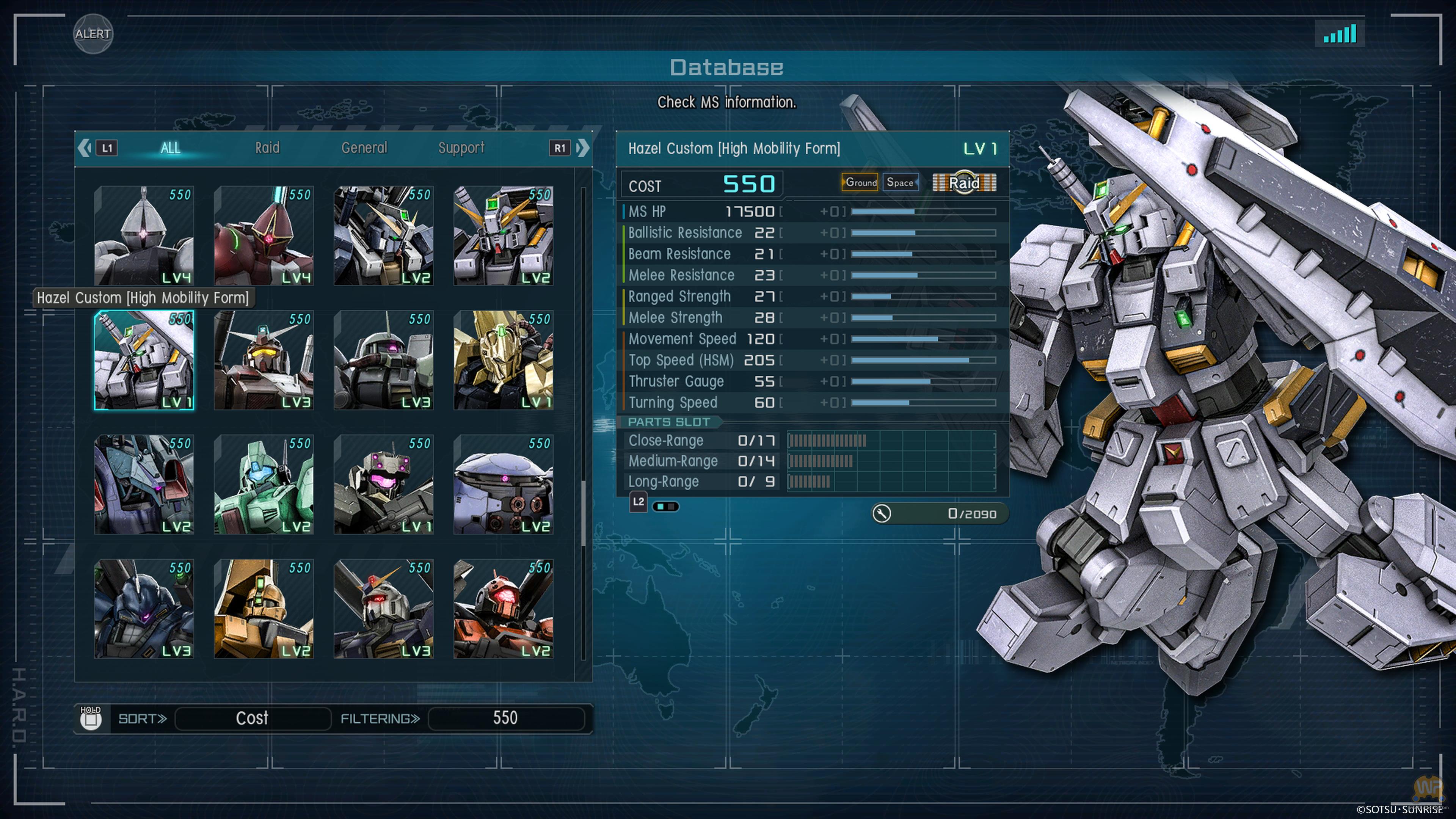Choose the dark blue mono-eye LV3 thumbnail

[144, 609]
